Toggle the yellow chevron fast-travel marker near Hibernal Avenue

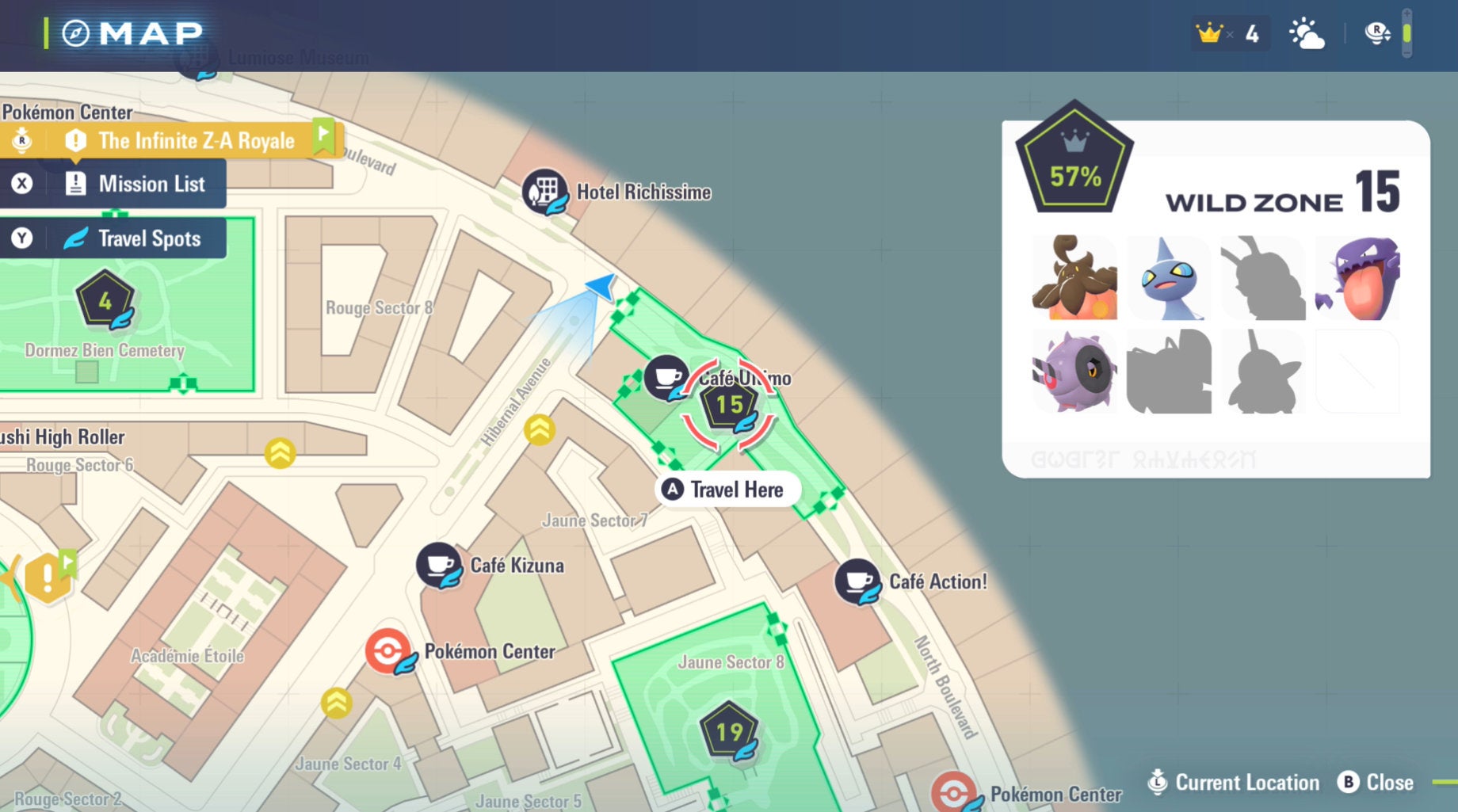pos(538,429)
